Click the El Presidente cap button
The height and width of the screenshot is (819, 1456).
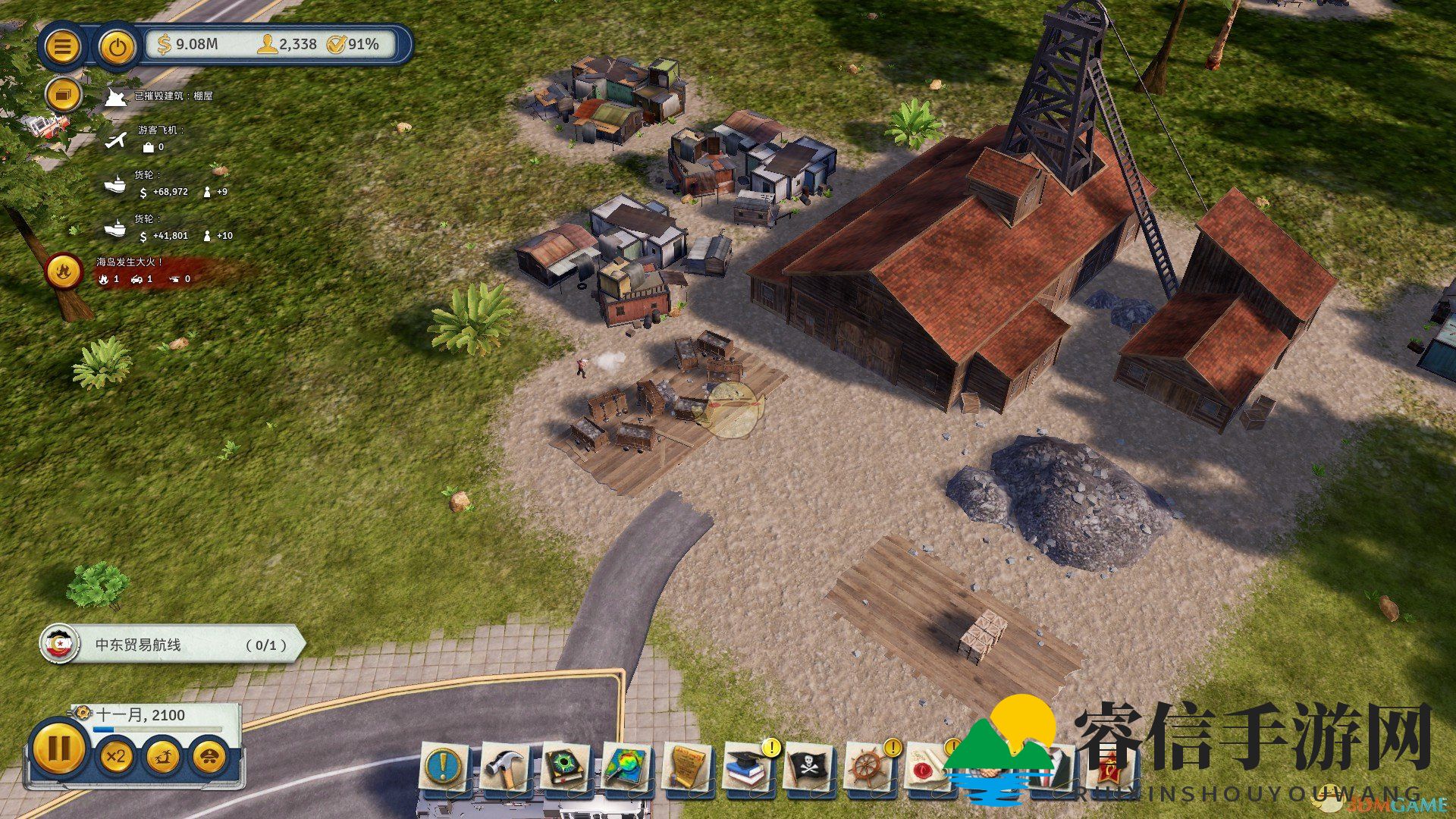click(210, 756)
